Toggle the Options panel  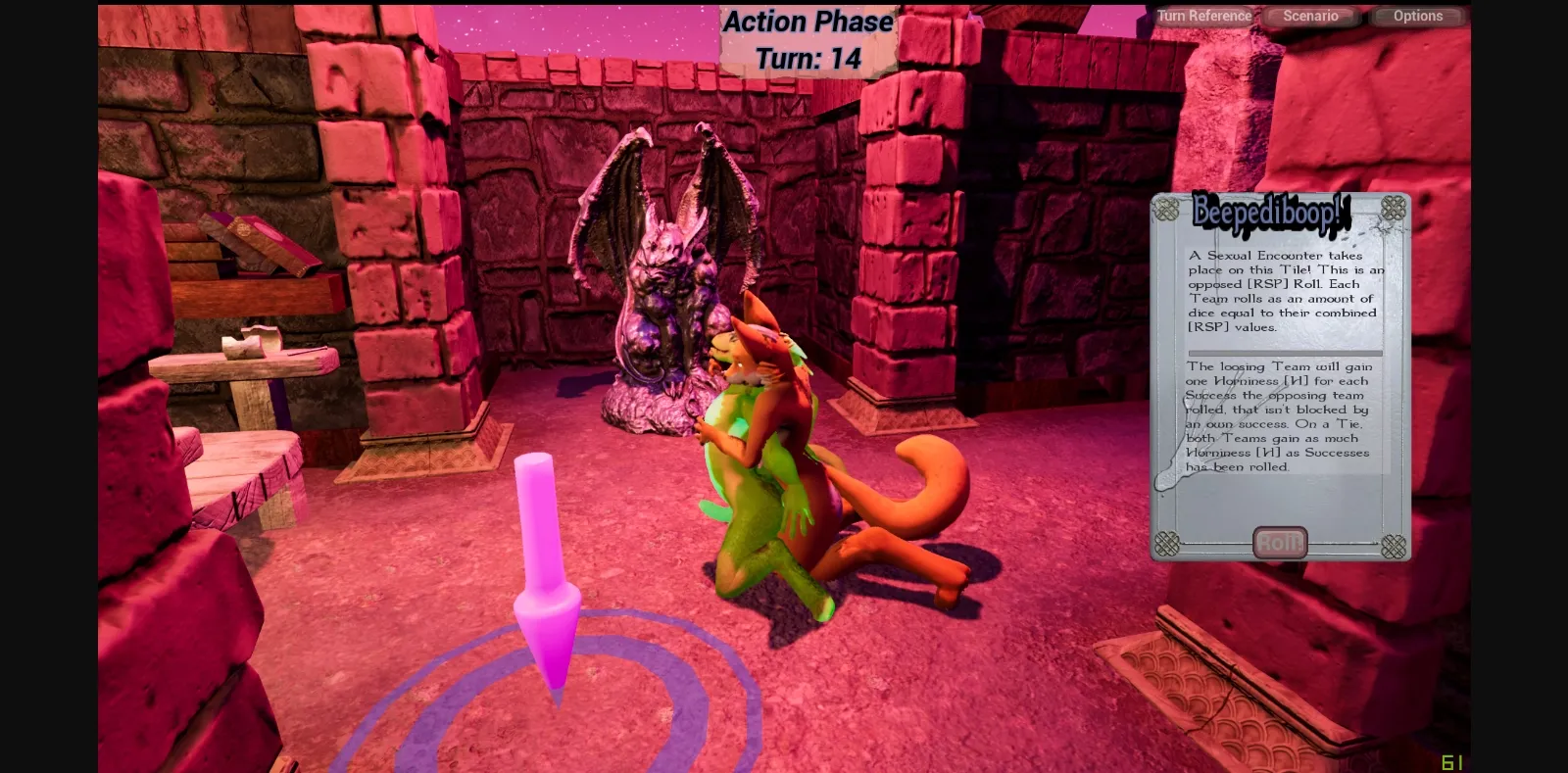point(1417,16)
